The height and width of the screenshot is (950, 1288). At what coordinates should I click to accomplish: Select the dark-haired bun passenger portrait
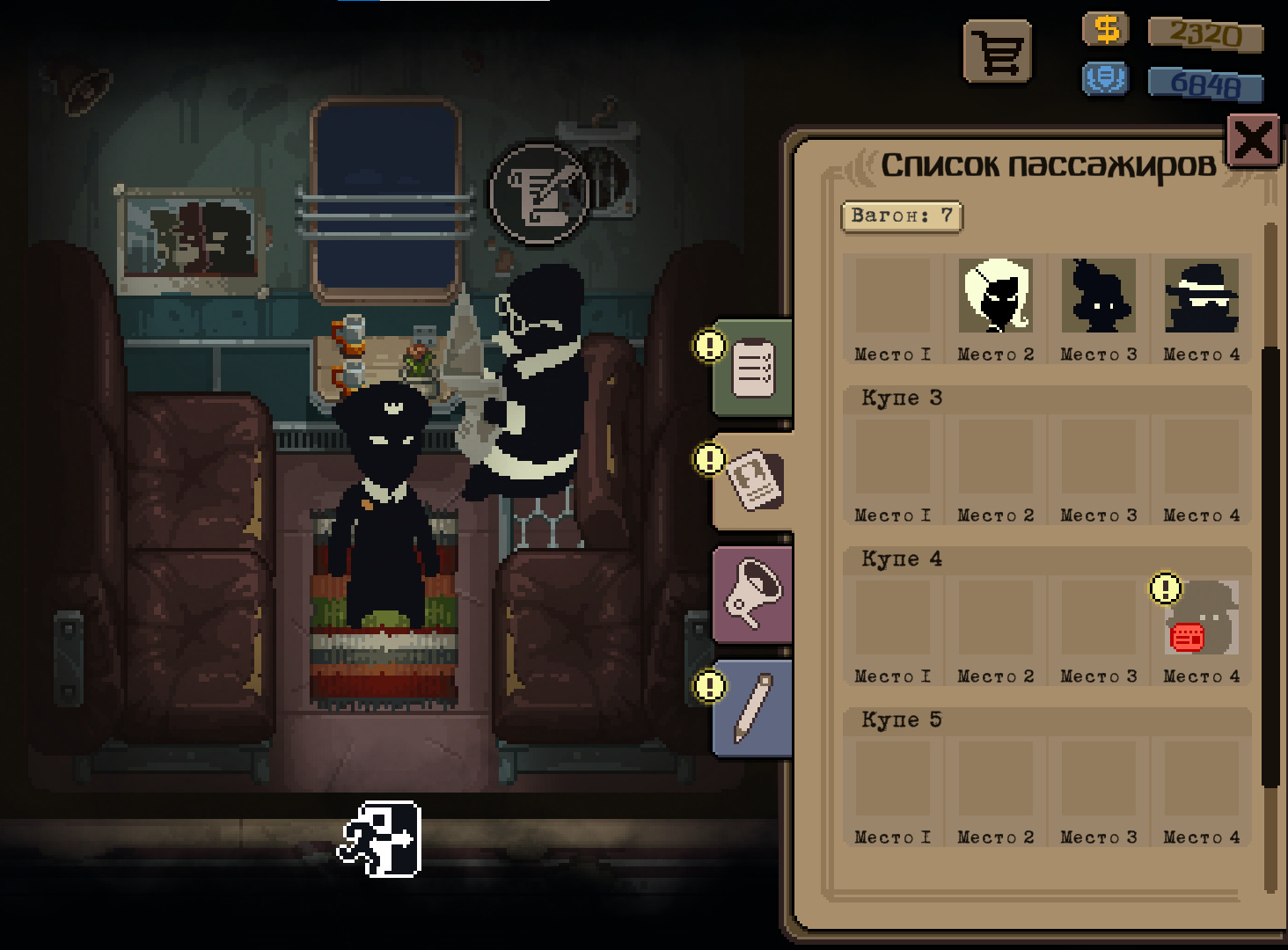point(1098,296)
